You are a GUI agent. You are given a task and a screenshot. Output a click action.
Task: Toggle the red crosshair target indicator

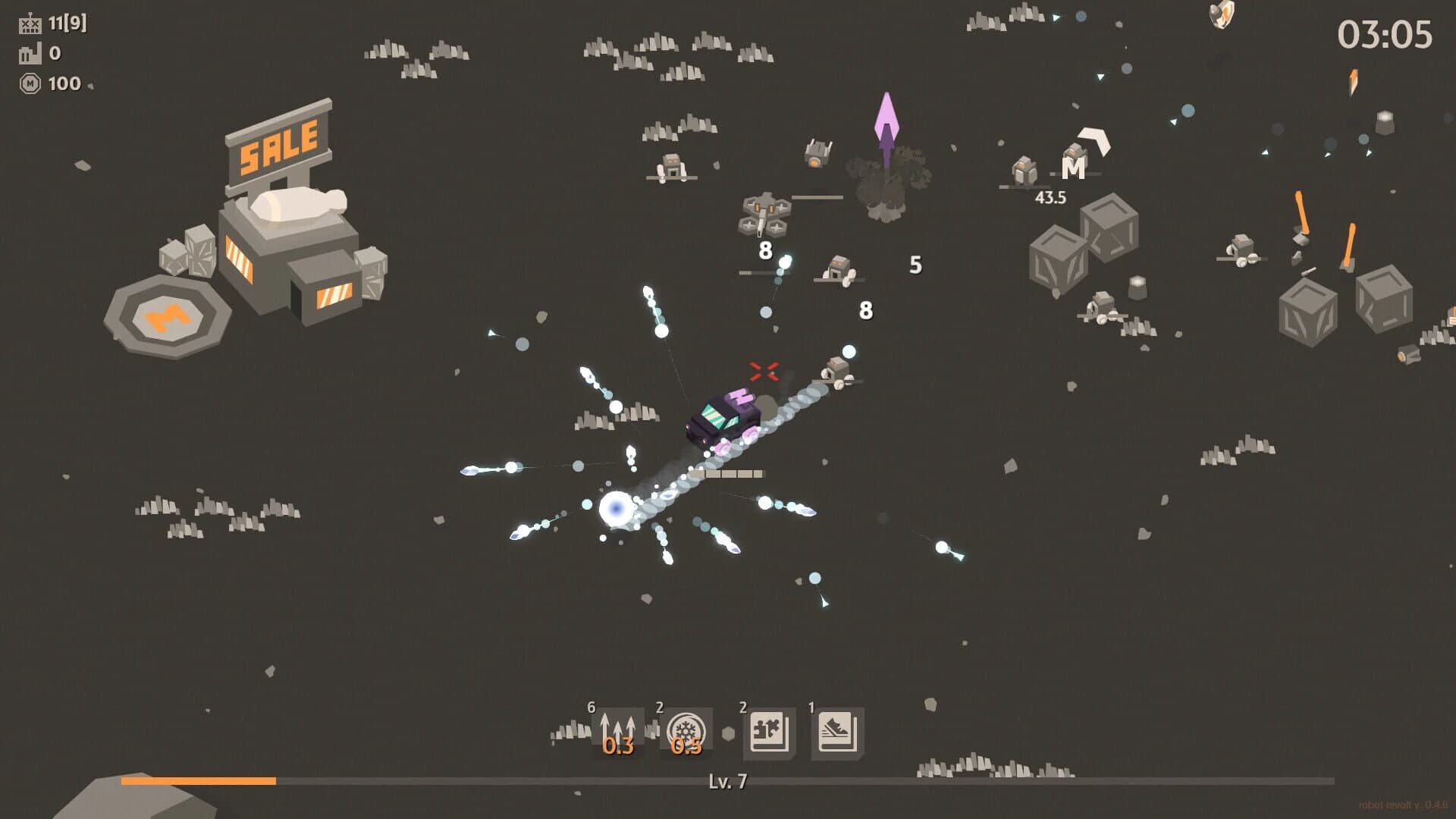766,370
